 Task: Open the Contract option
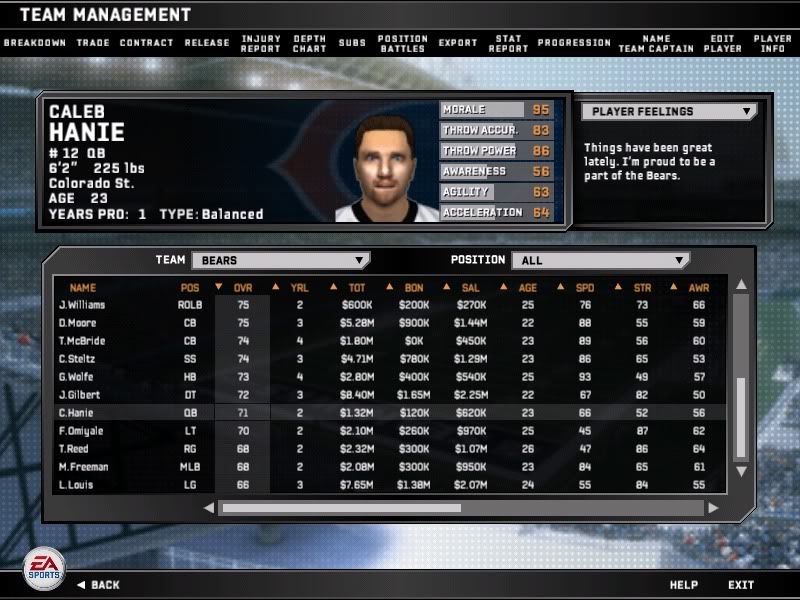tap(146, 43)
